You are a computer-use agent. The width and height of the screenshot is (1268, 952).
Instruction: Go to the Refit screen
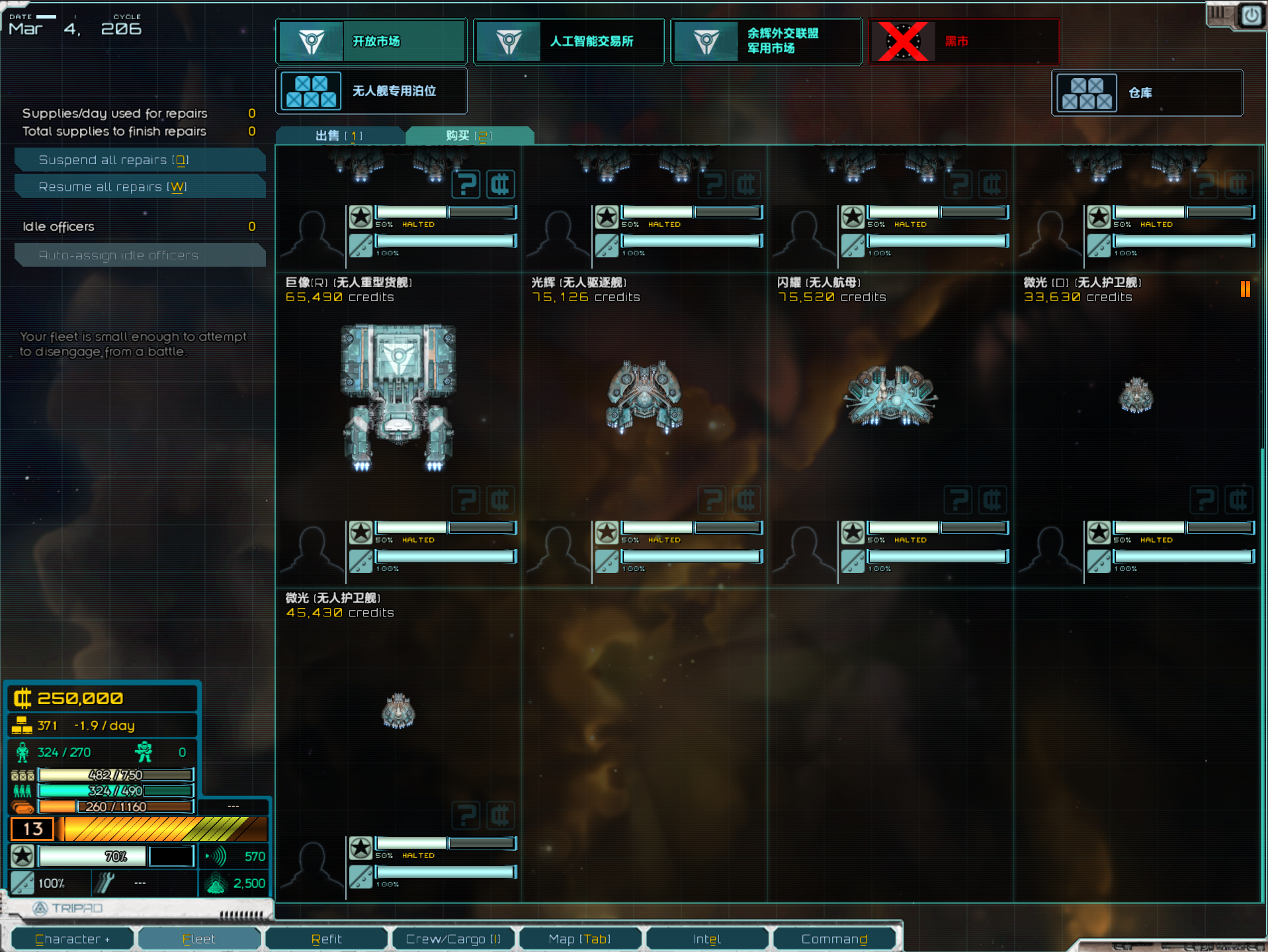coord(327,939)
